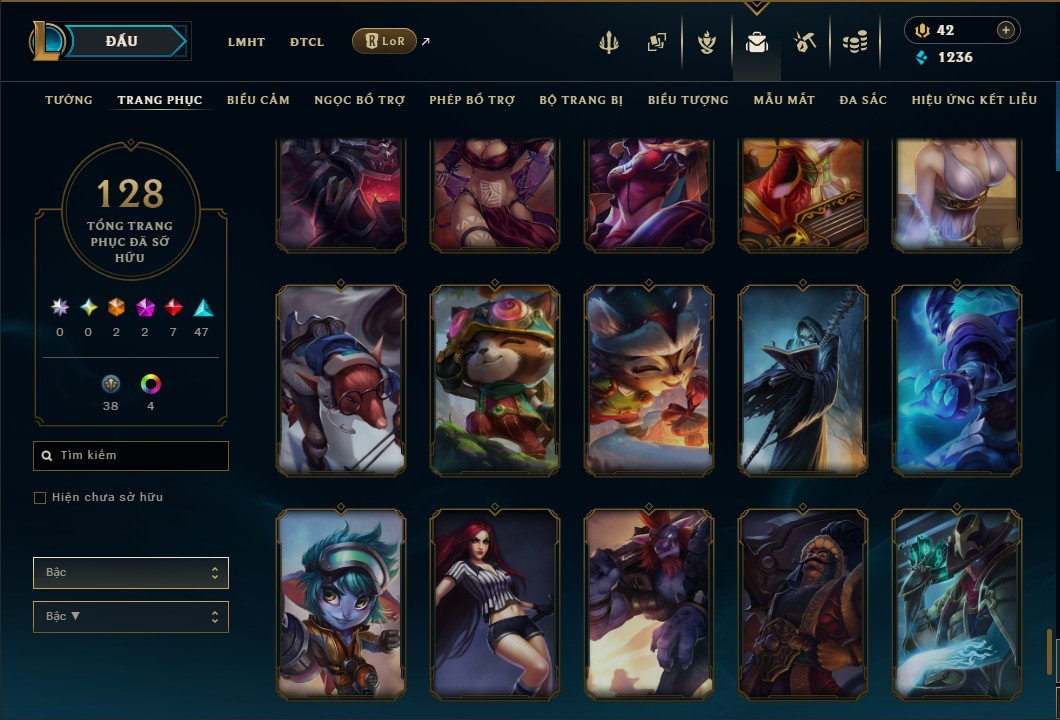Viewport: 1060px width, 720px height.
Task: Select the ĐA SẮC chromas tab
Action: click(x=863, y=100)
